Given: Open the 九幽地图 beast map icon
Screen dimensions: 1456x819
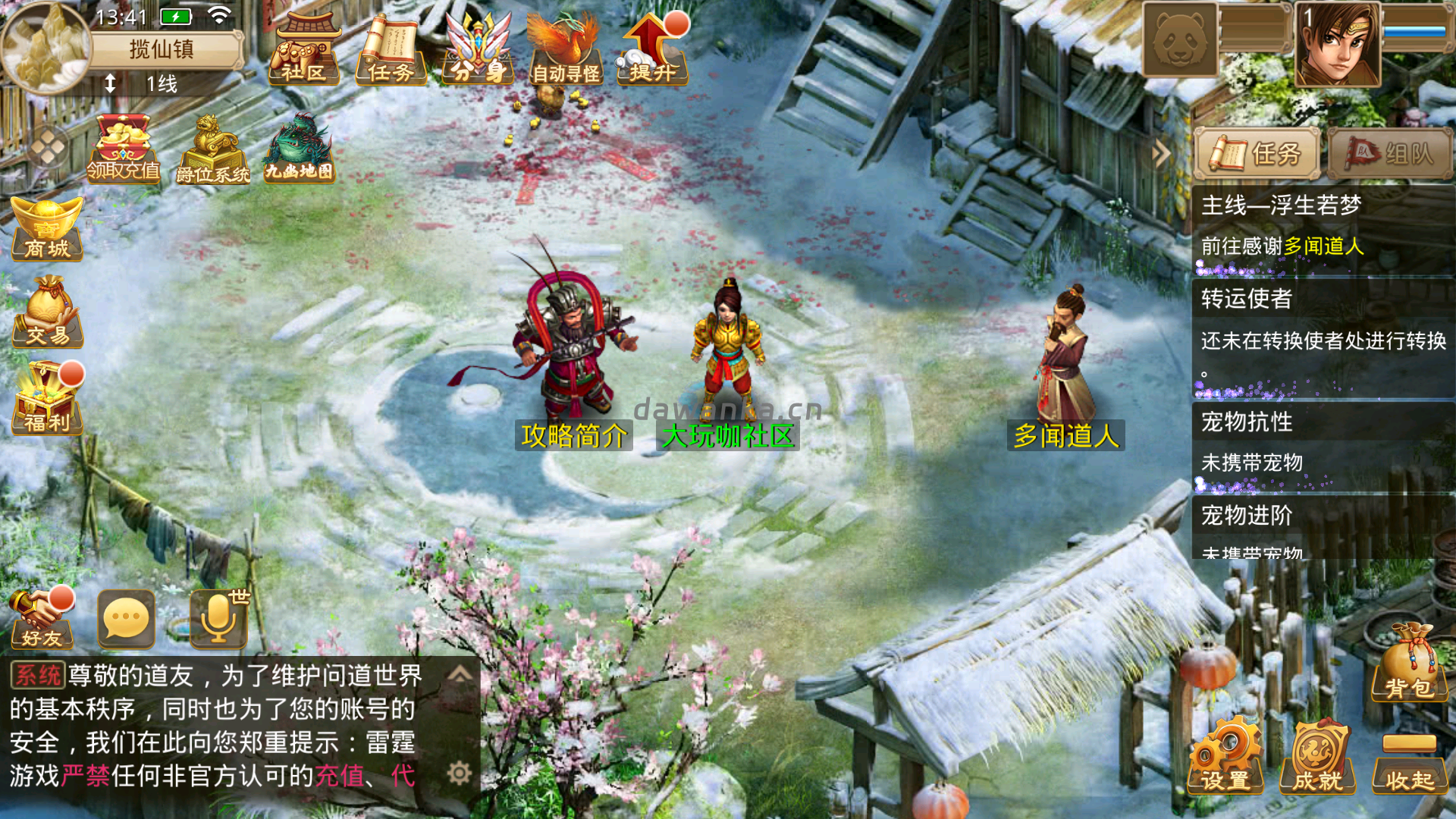Looking at the screenshot, I should click(x=299, y=149).
